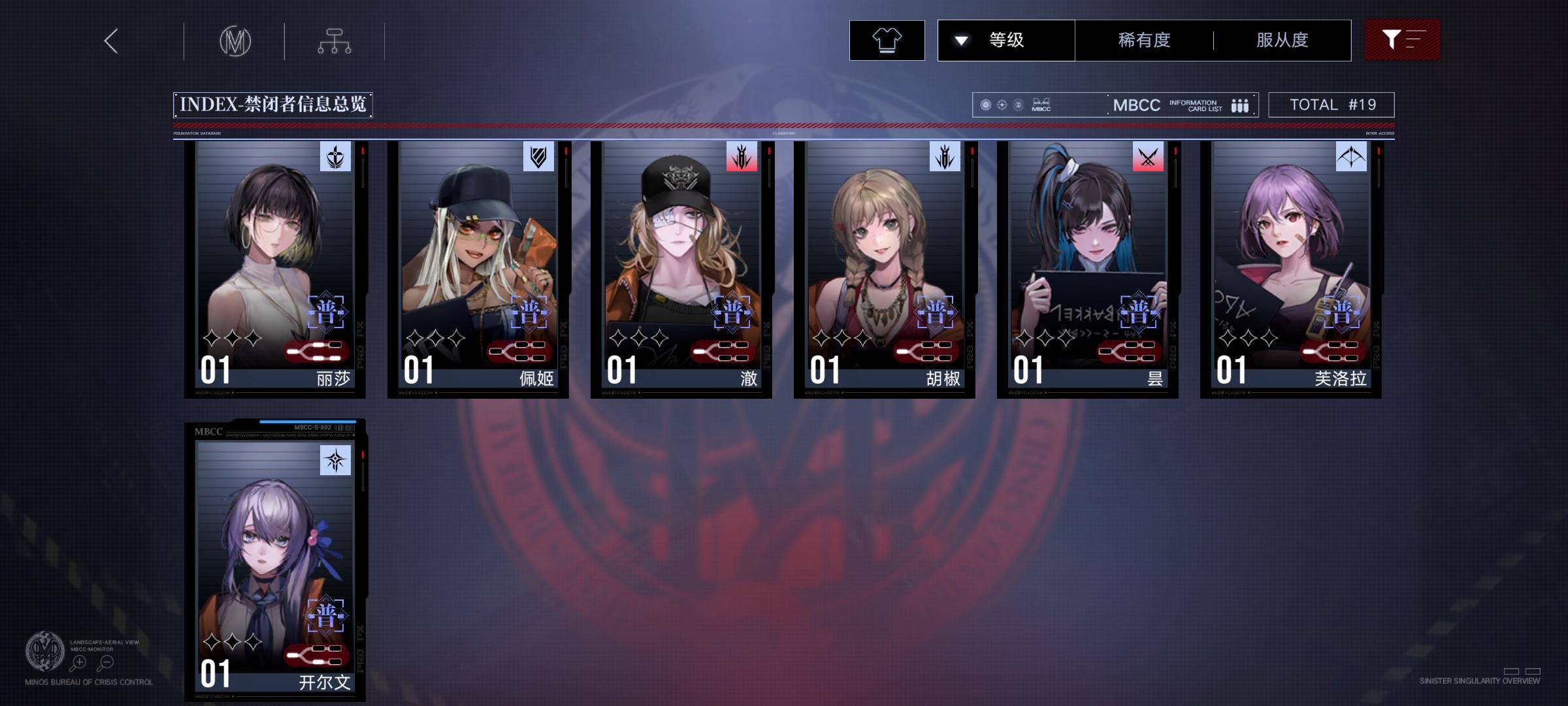Click the TOTAL #19 counter box

coord(1331,104)
